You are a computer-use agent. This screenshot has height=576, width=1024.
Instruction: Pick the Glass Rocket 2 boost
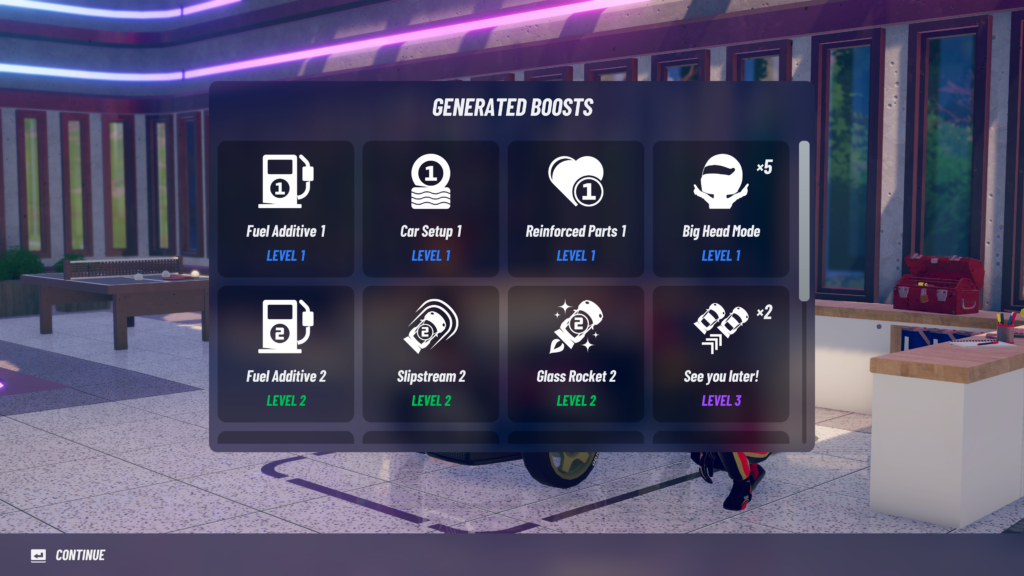coord(576,354)
